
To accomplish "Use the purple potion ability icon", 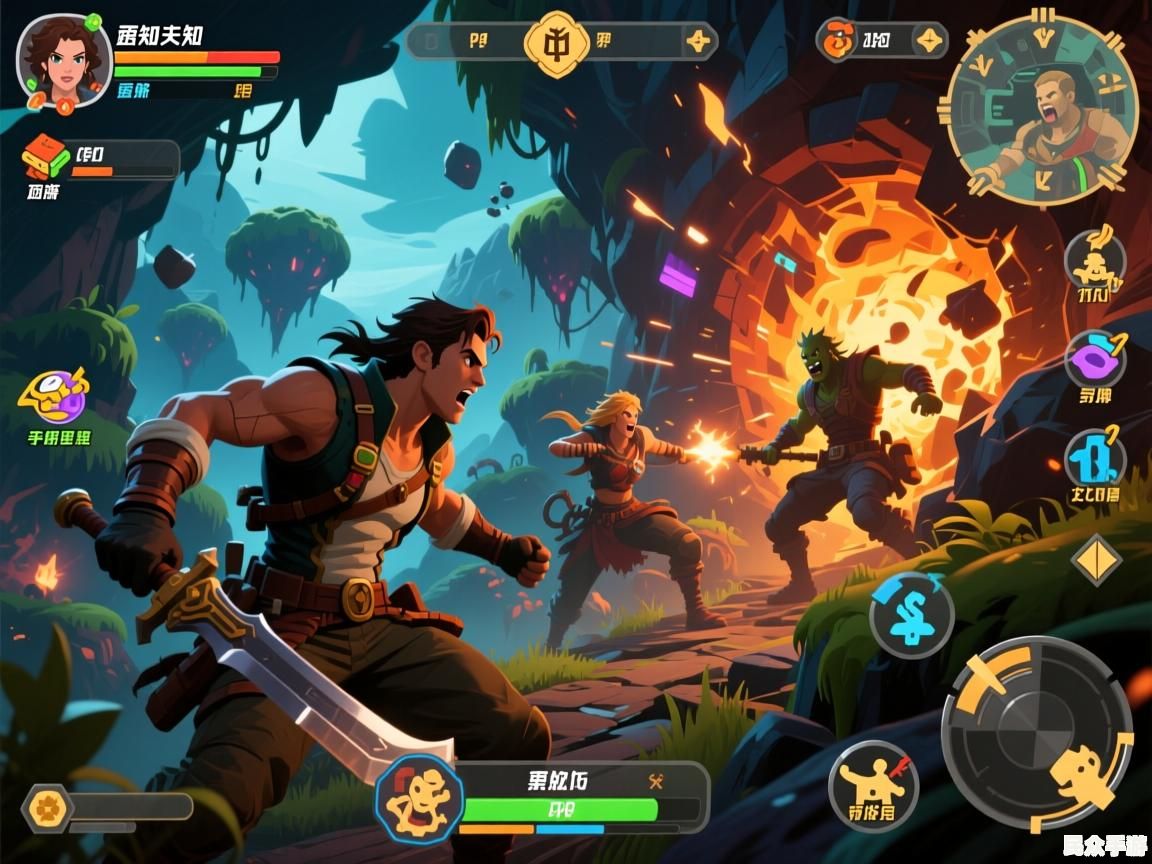I will click(1094, 358).
